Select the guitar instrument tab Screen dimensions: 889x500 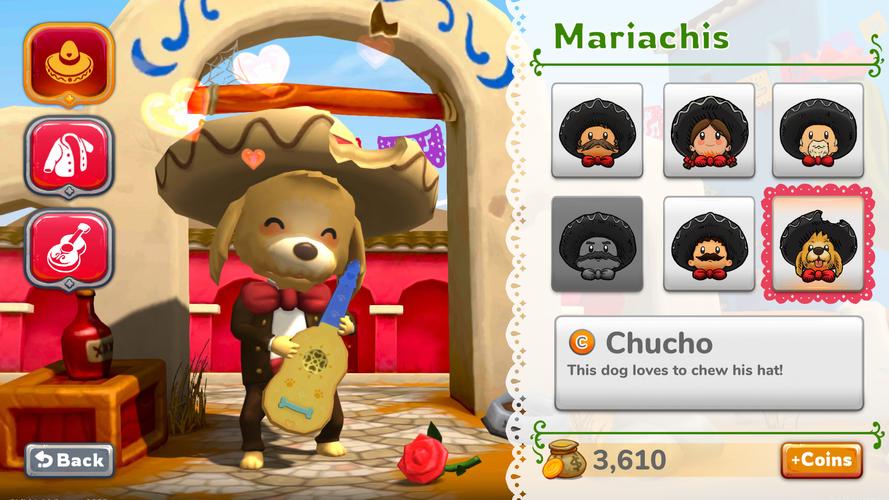tap(69, 246)
